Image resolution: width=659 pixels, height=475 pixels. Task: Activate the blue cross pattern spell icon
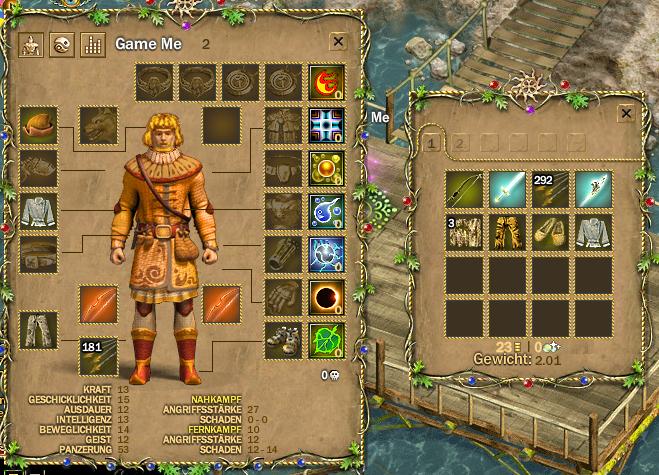click(327, 125)
